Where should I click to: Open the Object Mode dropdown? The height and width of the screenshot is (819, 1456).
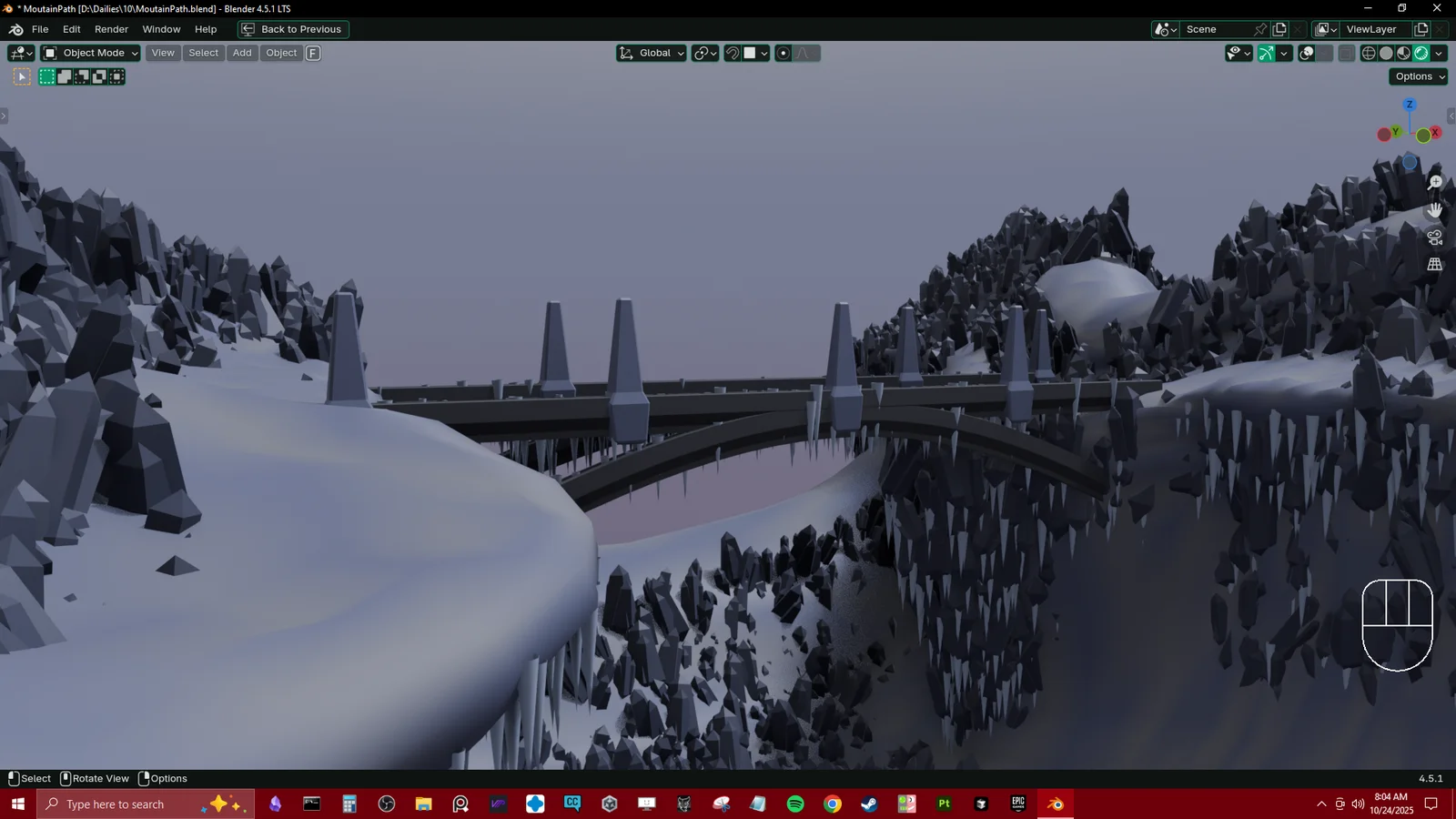88,53
